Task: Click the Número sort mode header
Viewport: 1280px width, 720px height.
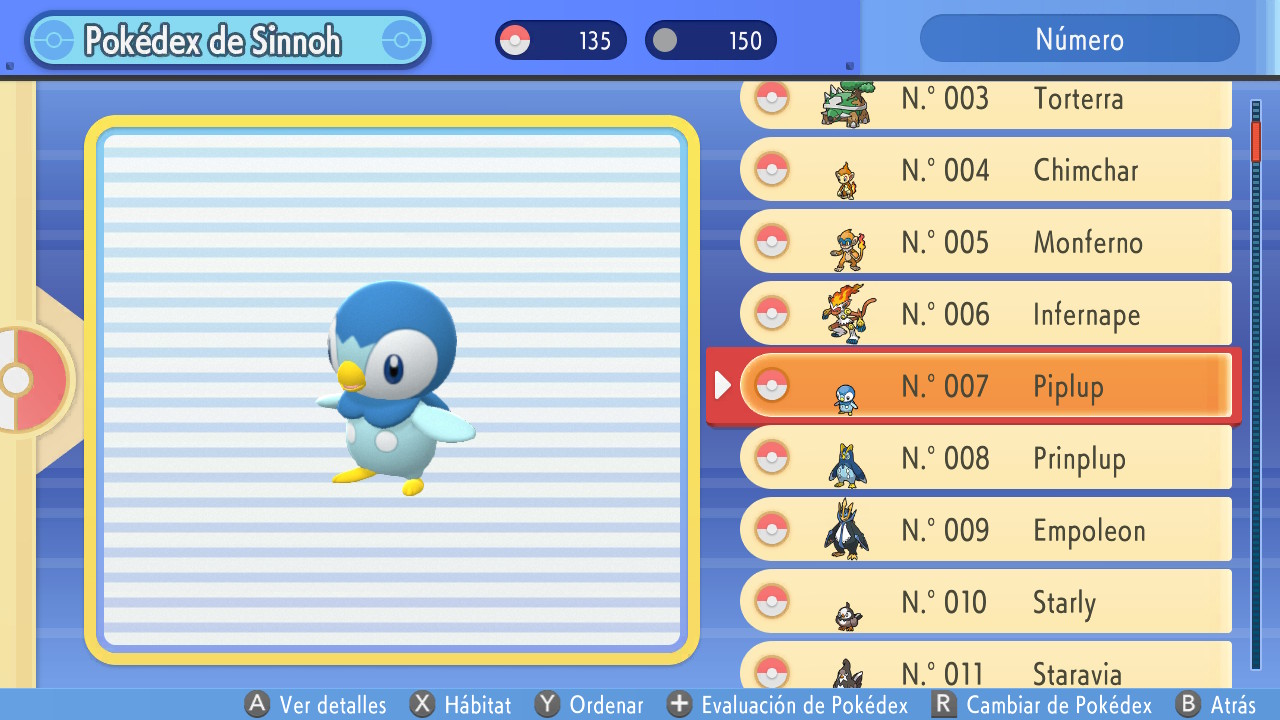Action: point(1079,39)
